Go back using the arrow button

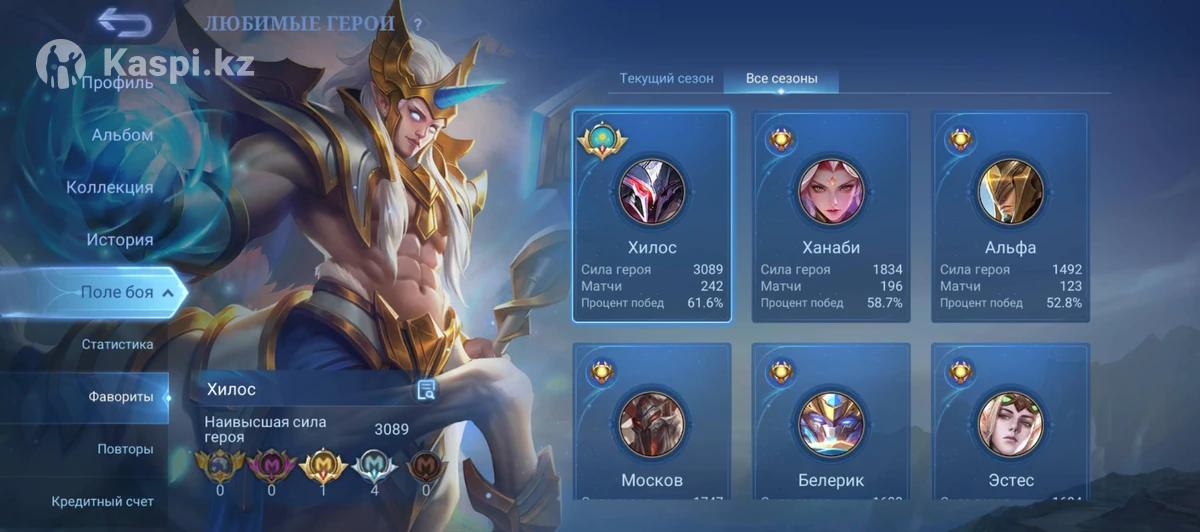(125, 22)
